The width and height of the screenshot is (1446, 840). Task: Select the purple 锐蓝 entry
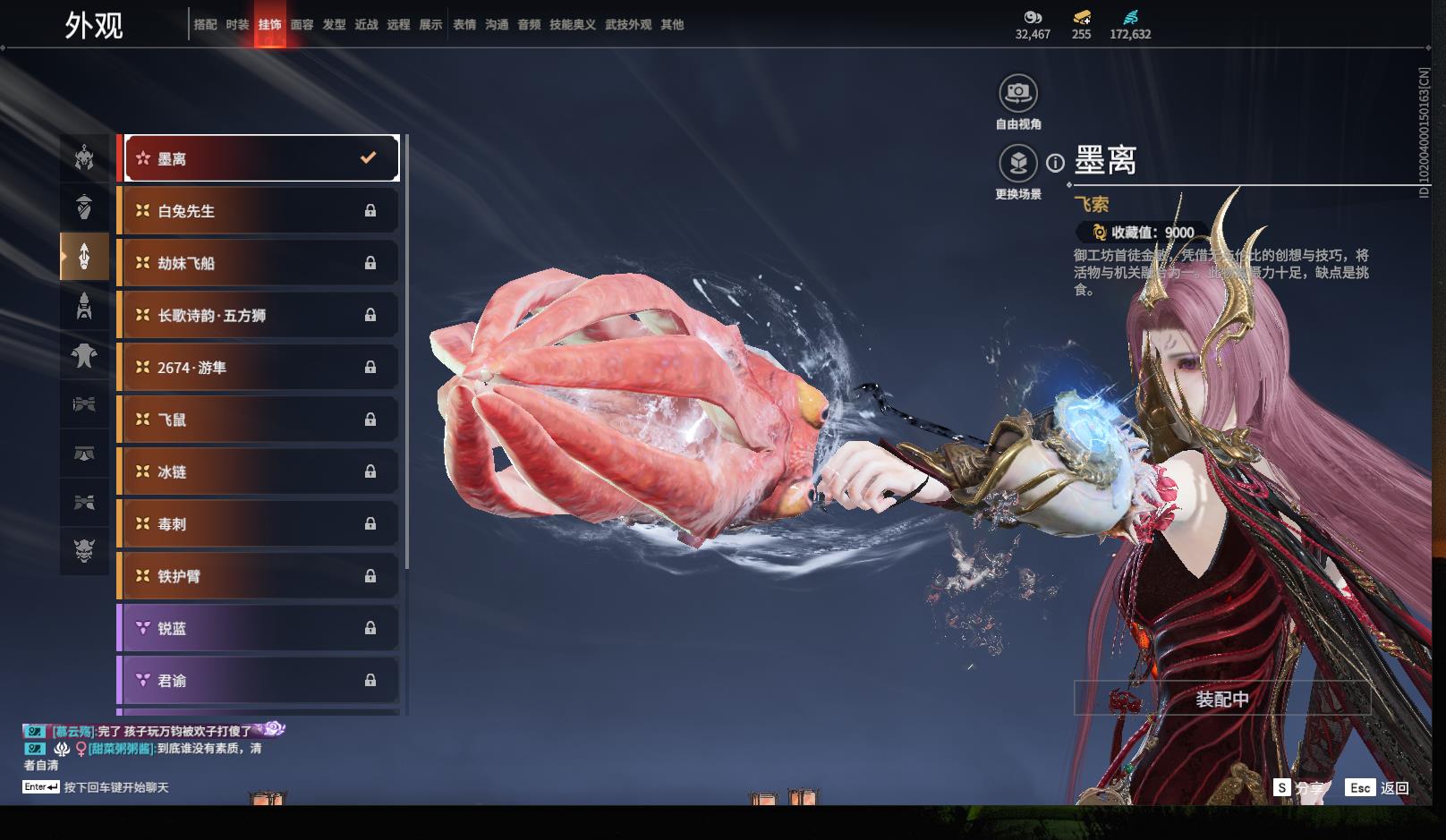click(x=259, y=628)
